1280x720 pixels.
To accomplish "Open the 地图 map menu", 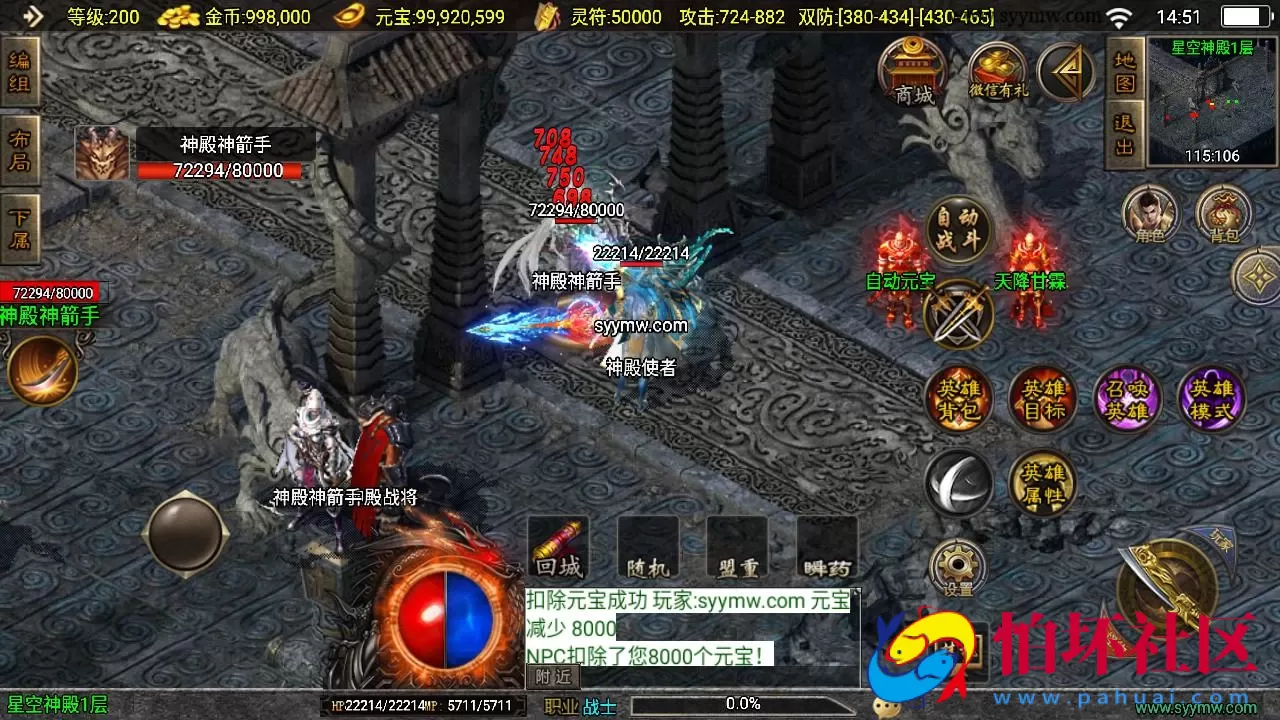I will point(1124,70).
